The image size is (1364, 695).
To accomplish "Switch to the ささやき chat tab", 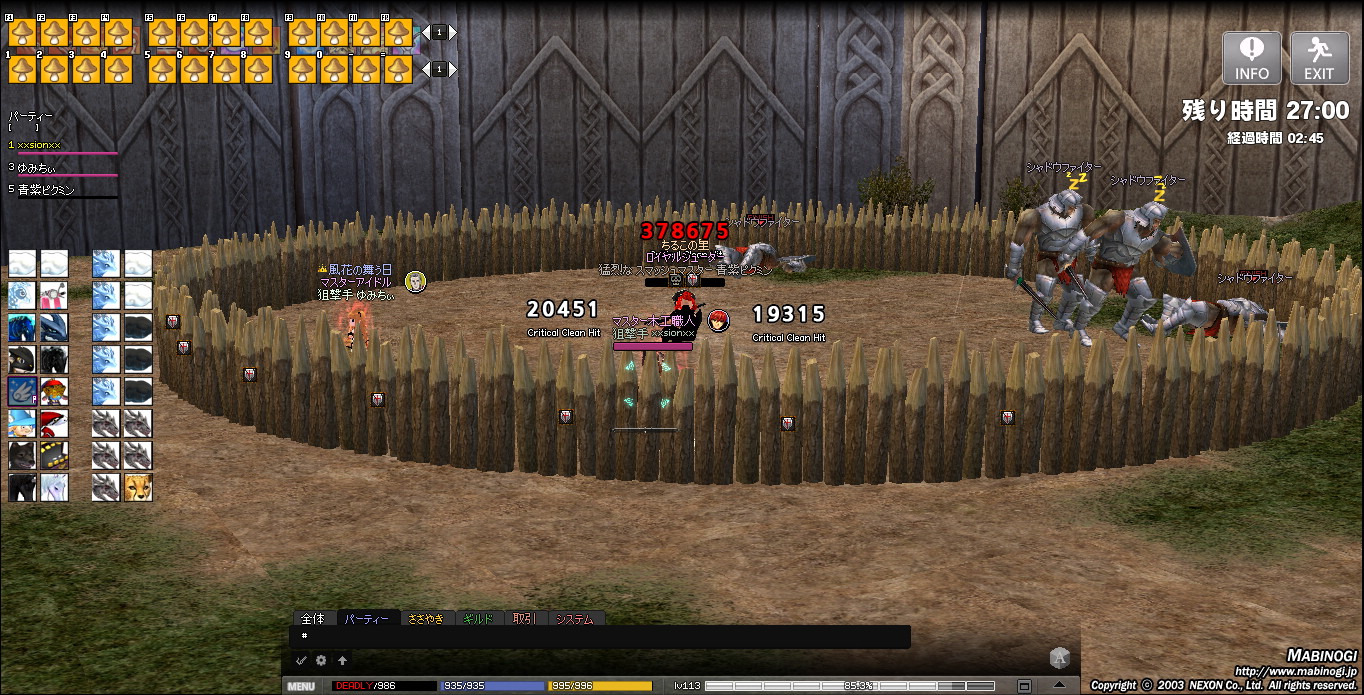I will pos(426,619).
